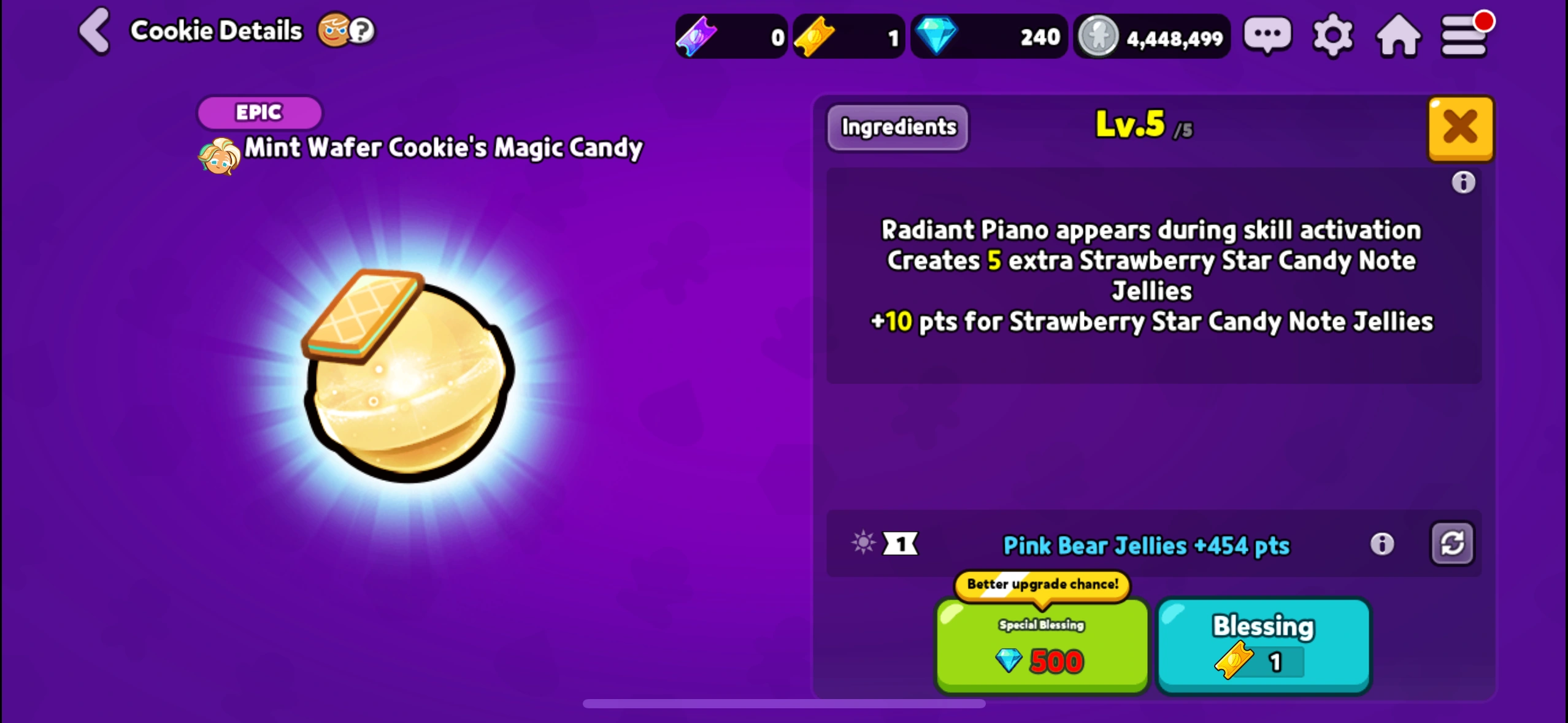Go back using the arrow
1568x723 pixels.
[94, 31]
